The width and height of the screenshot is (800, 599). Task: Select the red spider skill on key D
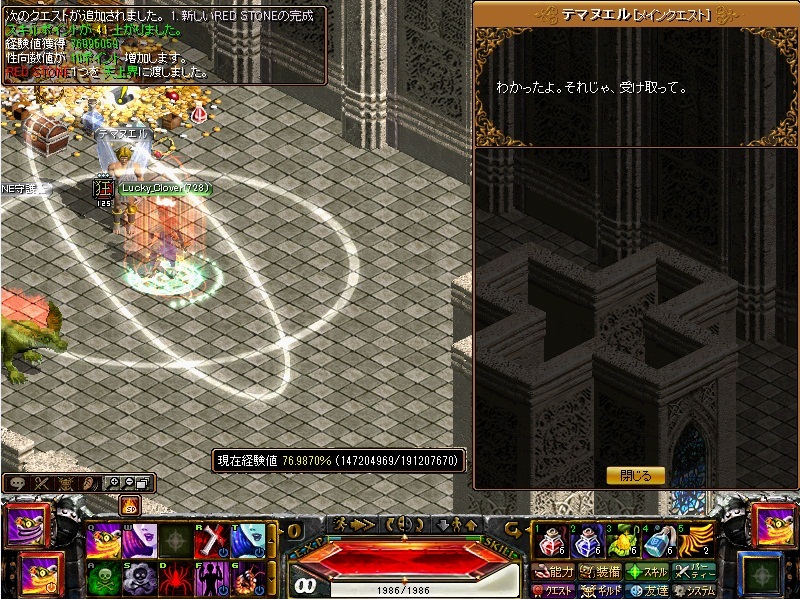(x=177, y=578)
